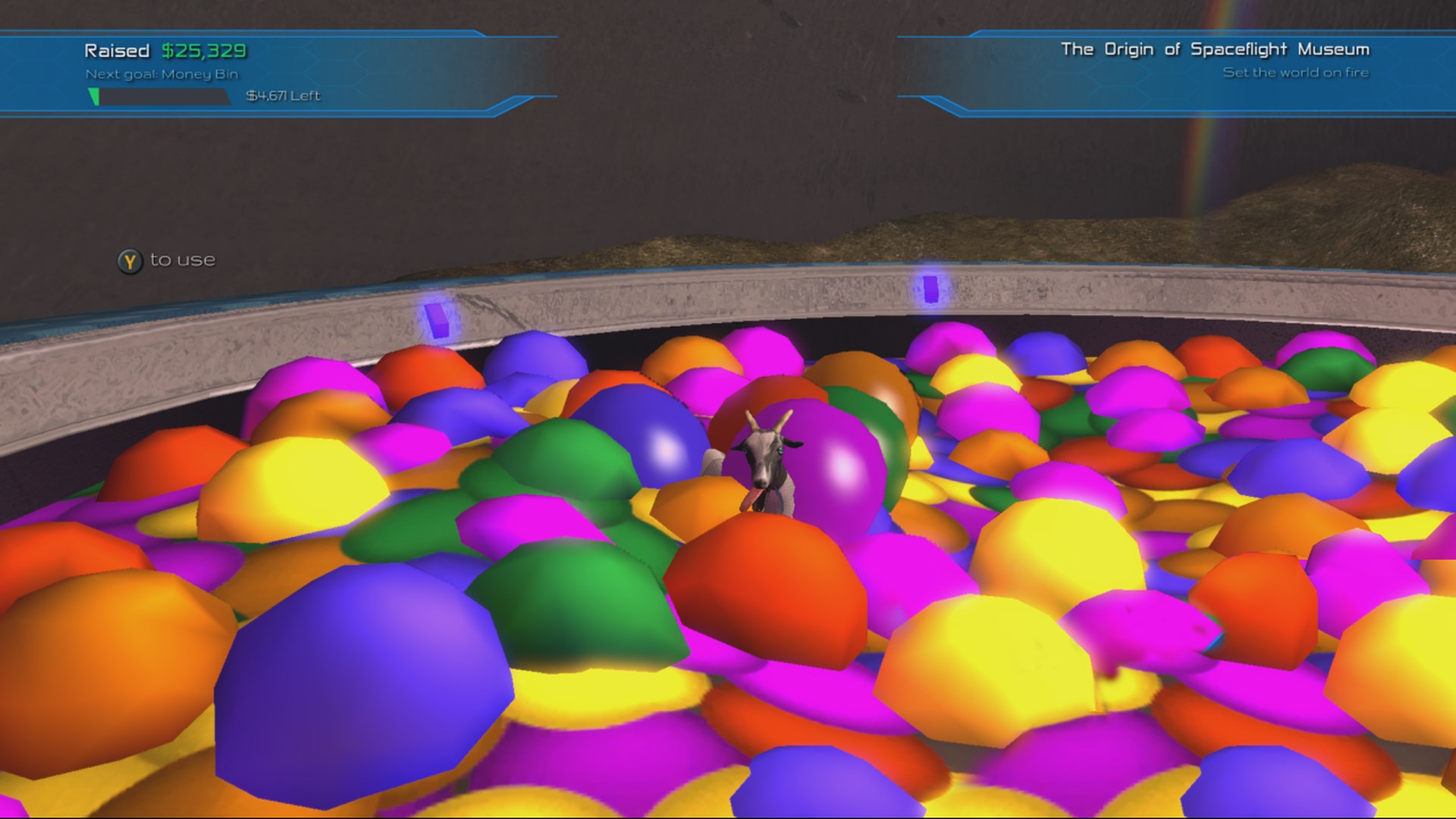Click the green progress bar fill

pos(94,96)
